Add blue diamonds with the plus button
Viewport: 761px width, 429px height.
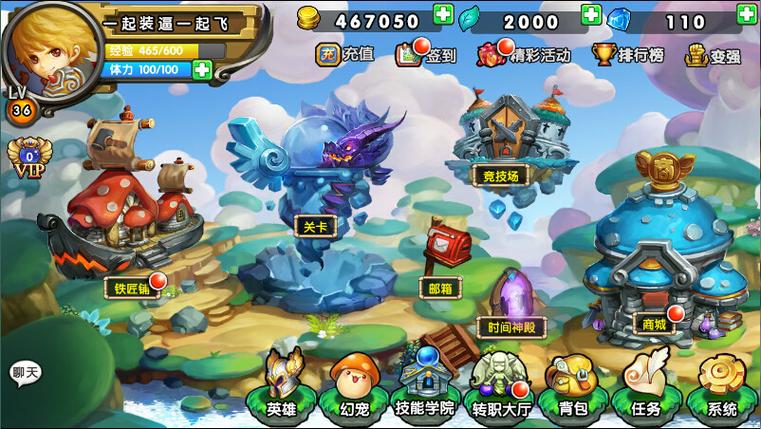(746, 14)
